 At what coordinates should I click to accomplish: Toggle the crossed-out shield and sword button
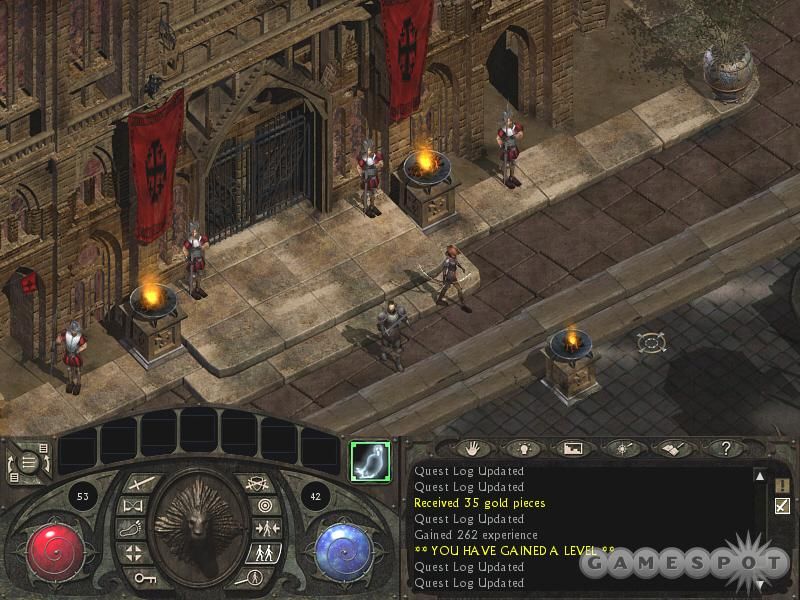pyautogui.click(x=257, y=484)
